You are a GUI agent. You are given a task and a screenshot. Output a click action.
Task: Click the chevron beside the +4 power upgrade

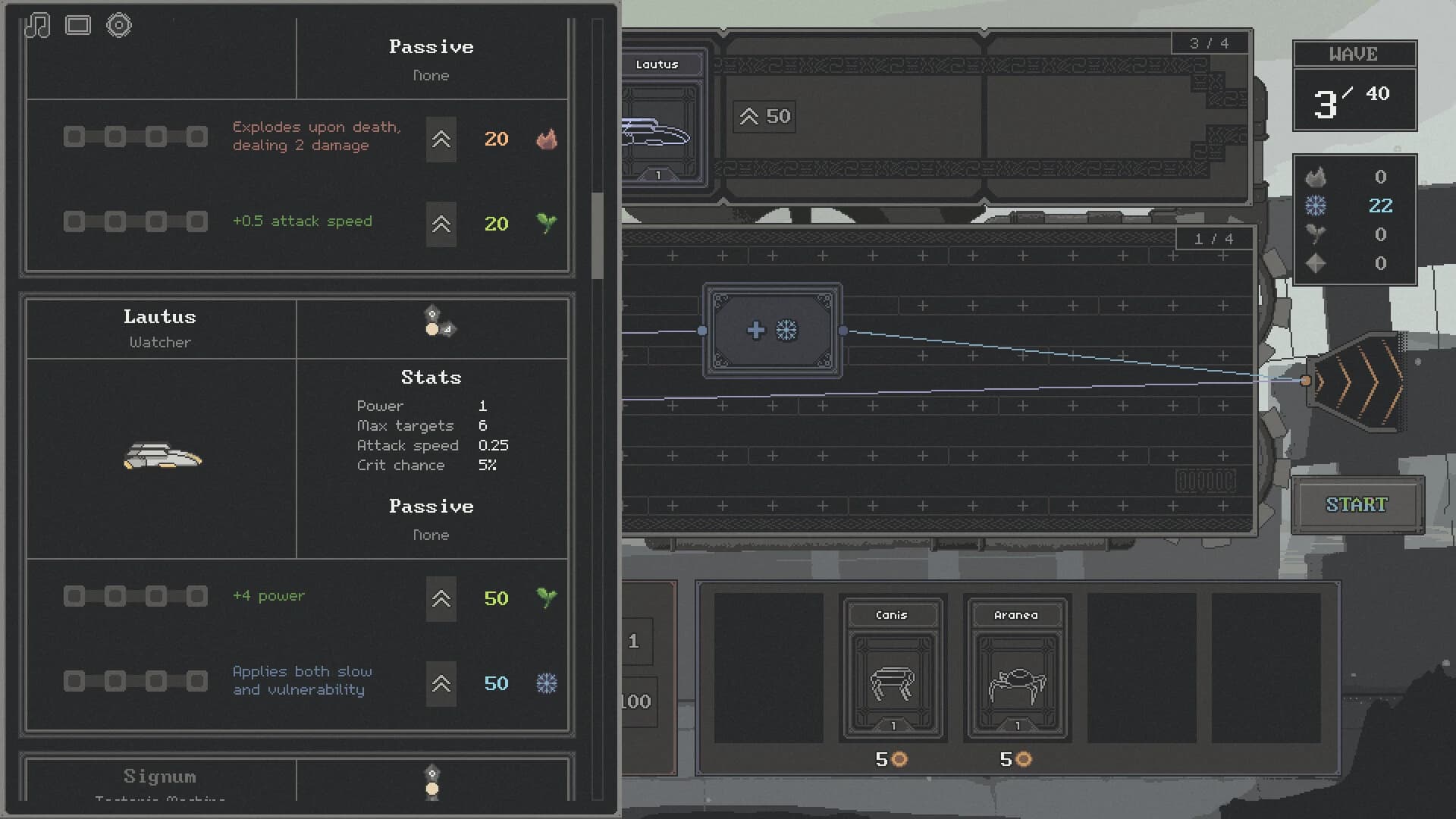441,599
